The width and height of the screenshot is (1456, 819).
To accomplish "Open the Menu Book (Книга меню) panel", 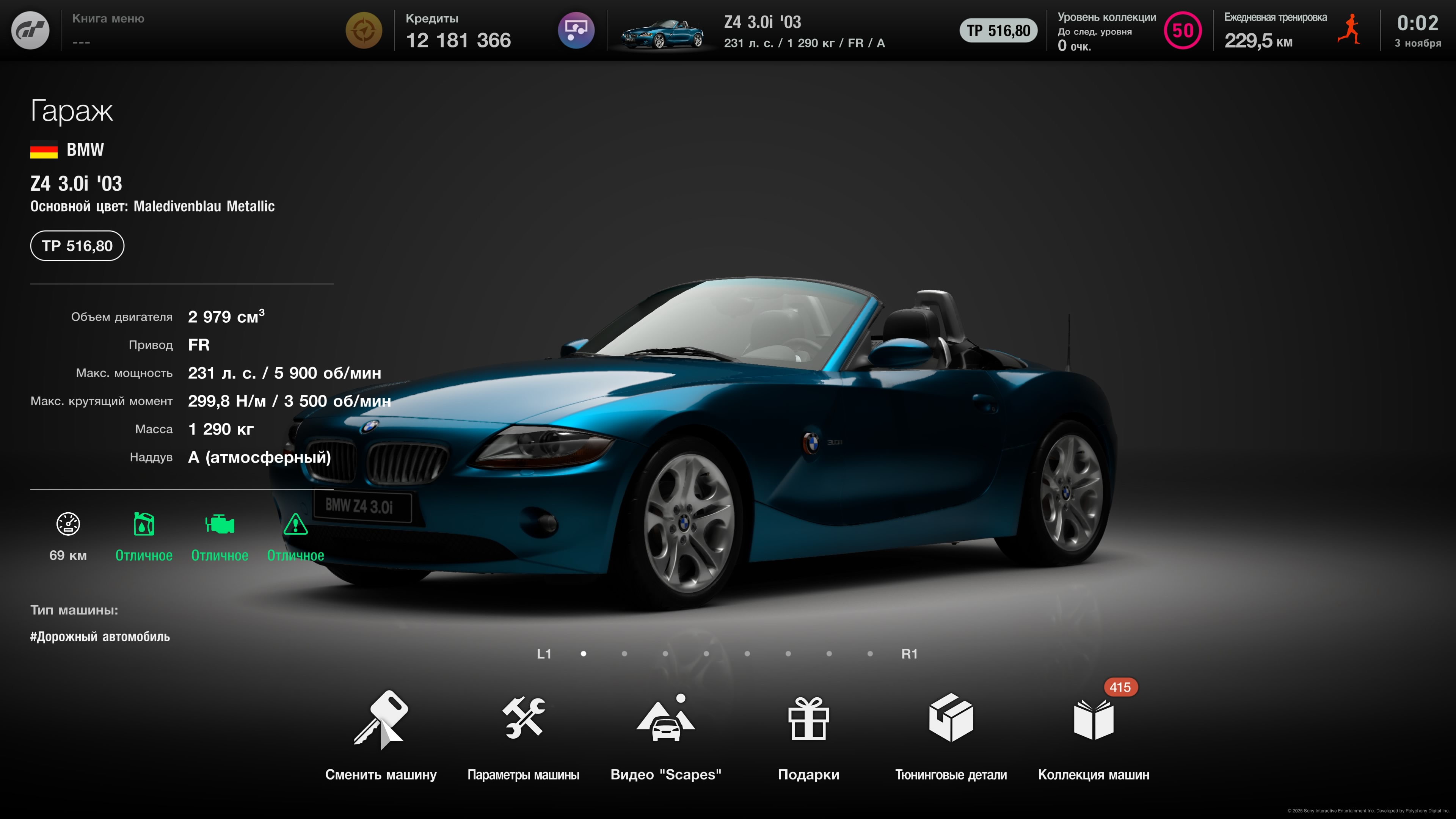I will 108,30.
